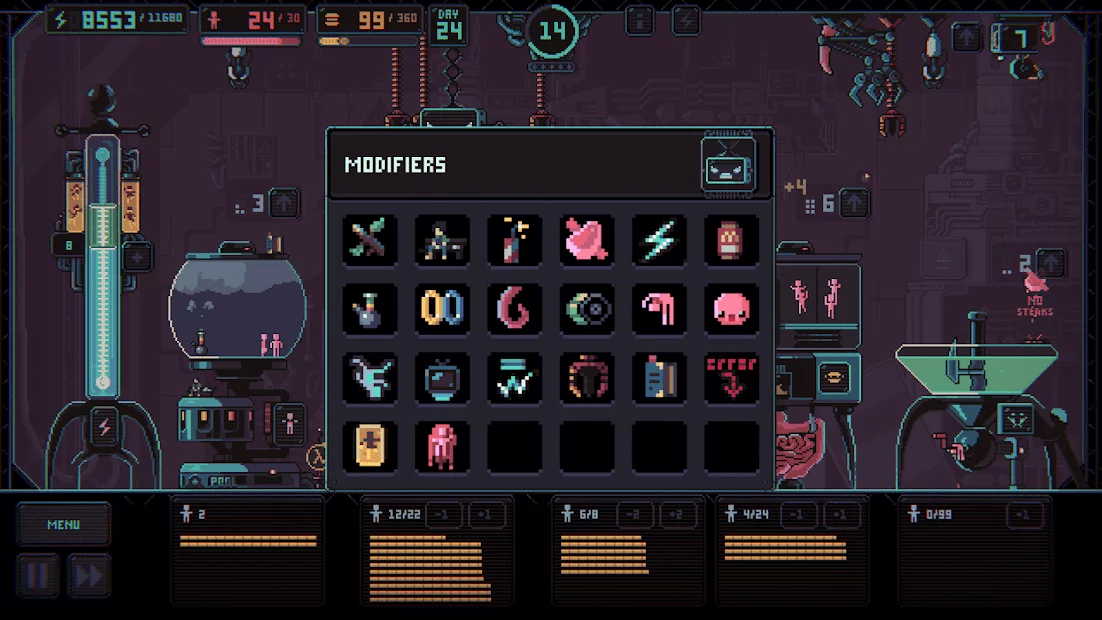Viewport: 1102px width, 620px height.
Task: Click the robot TV face in Modifiers header
Action: tap(728, 165)
